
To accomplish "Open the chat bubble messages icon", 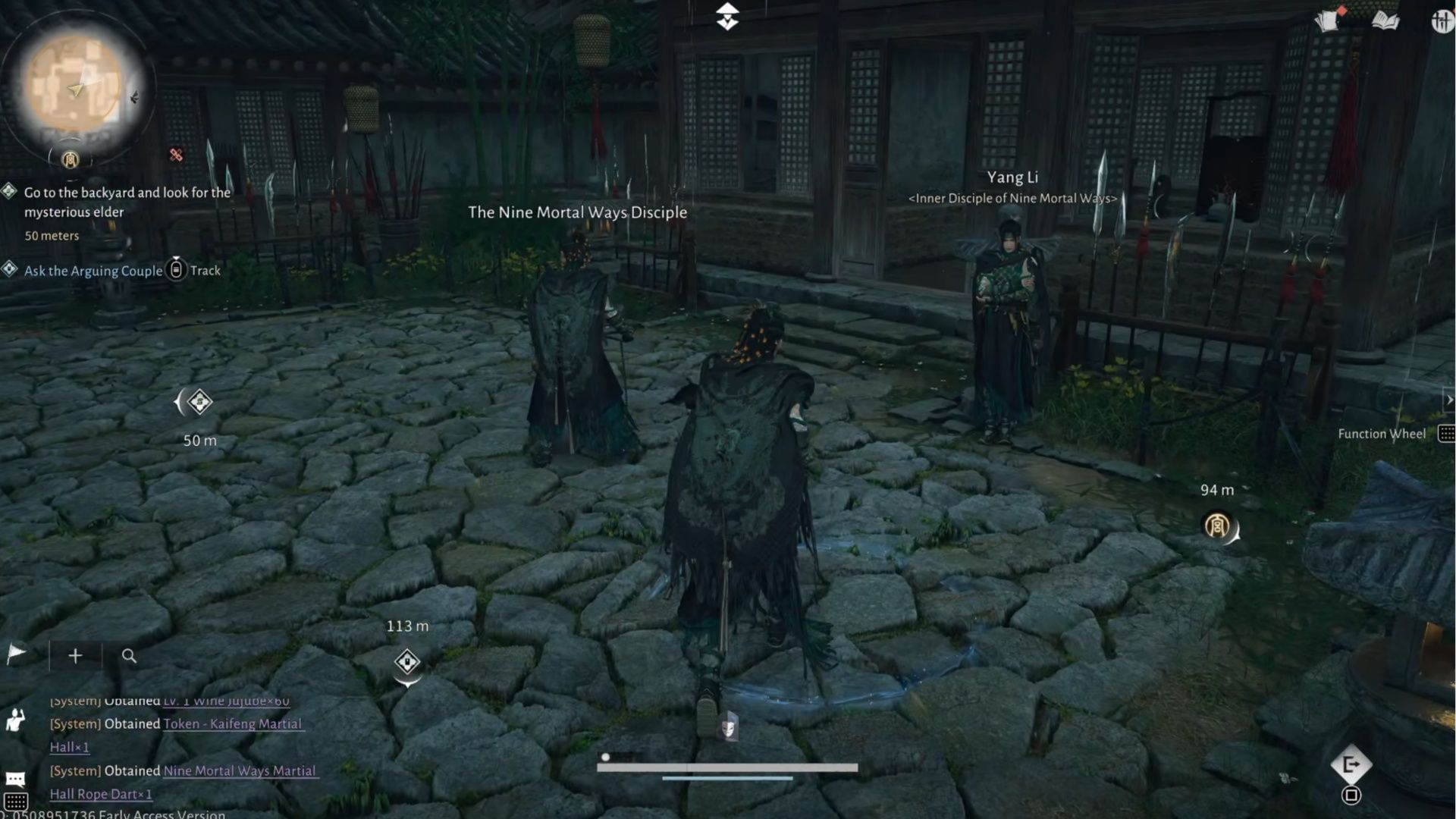I will pos(15,778).
